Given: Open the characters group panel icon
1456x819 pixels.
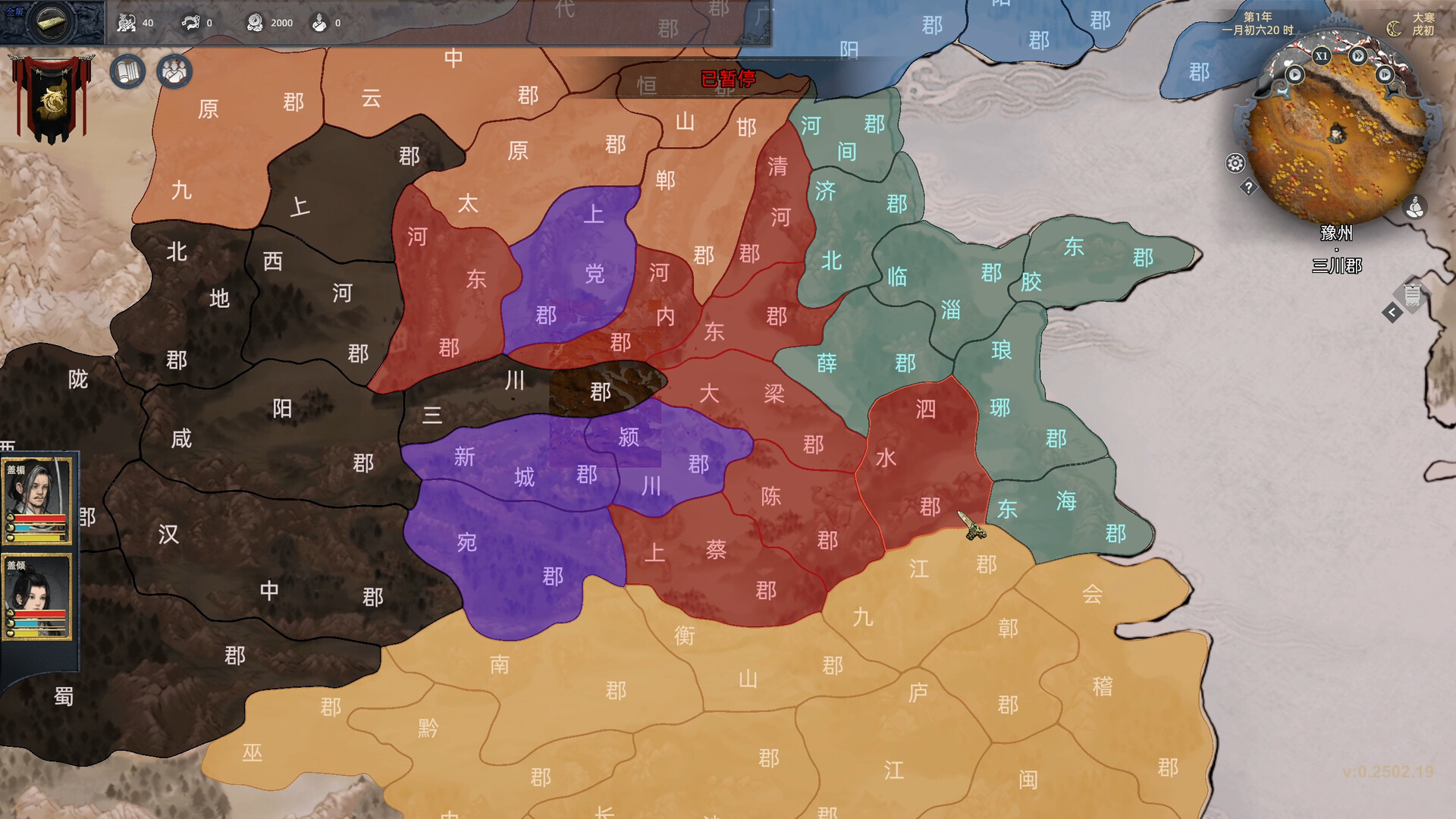Looking at the screenshot, I should tap(174, 71).
